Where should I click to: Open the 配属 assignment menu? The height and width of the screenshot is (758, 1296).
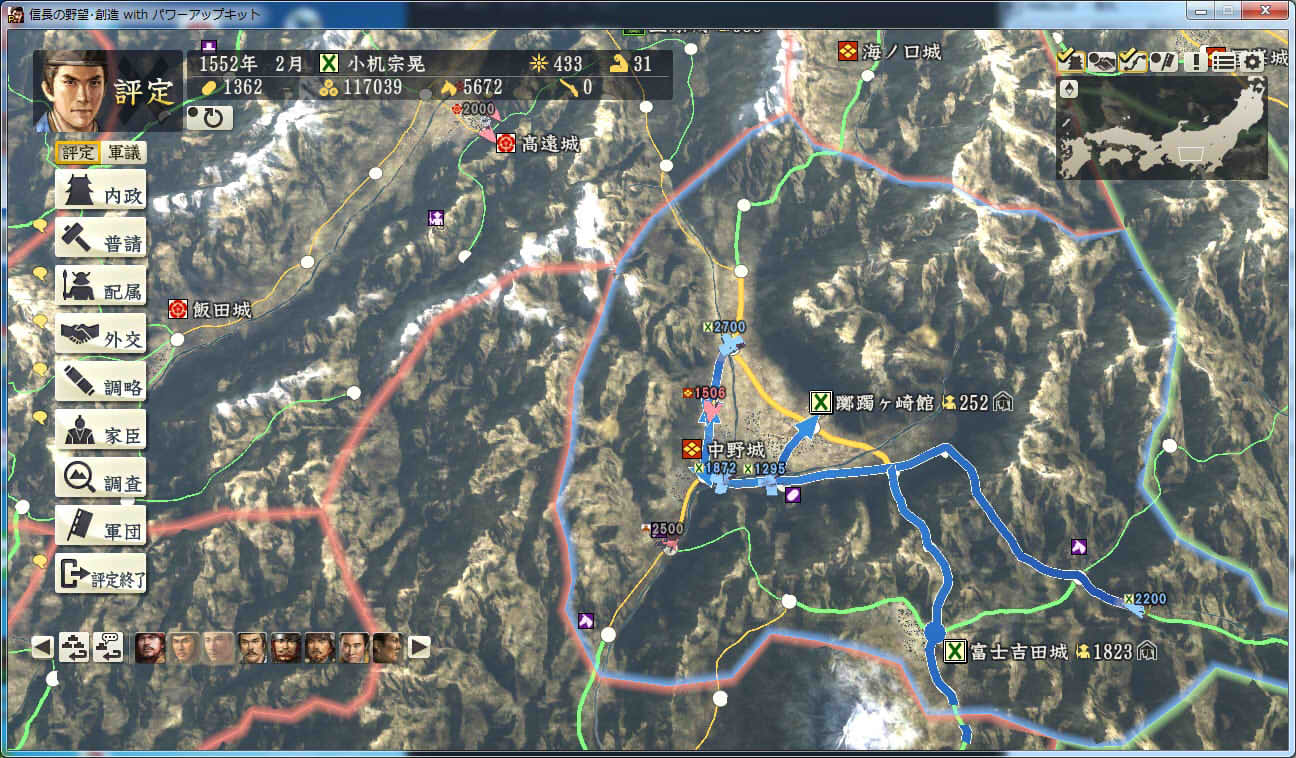click(101, 290)
